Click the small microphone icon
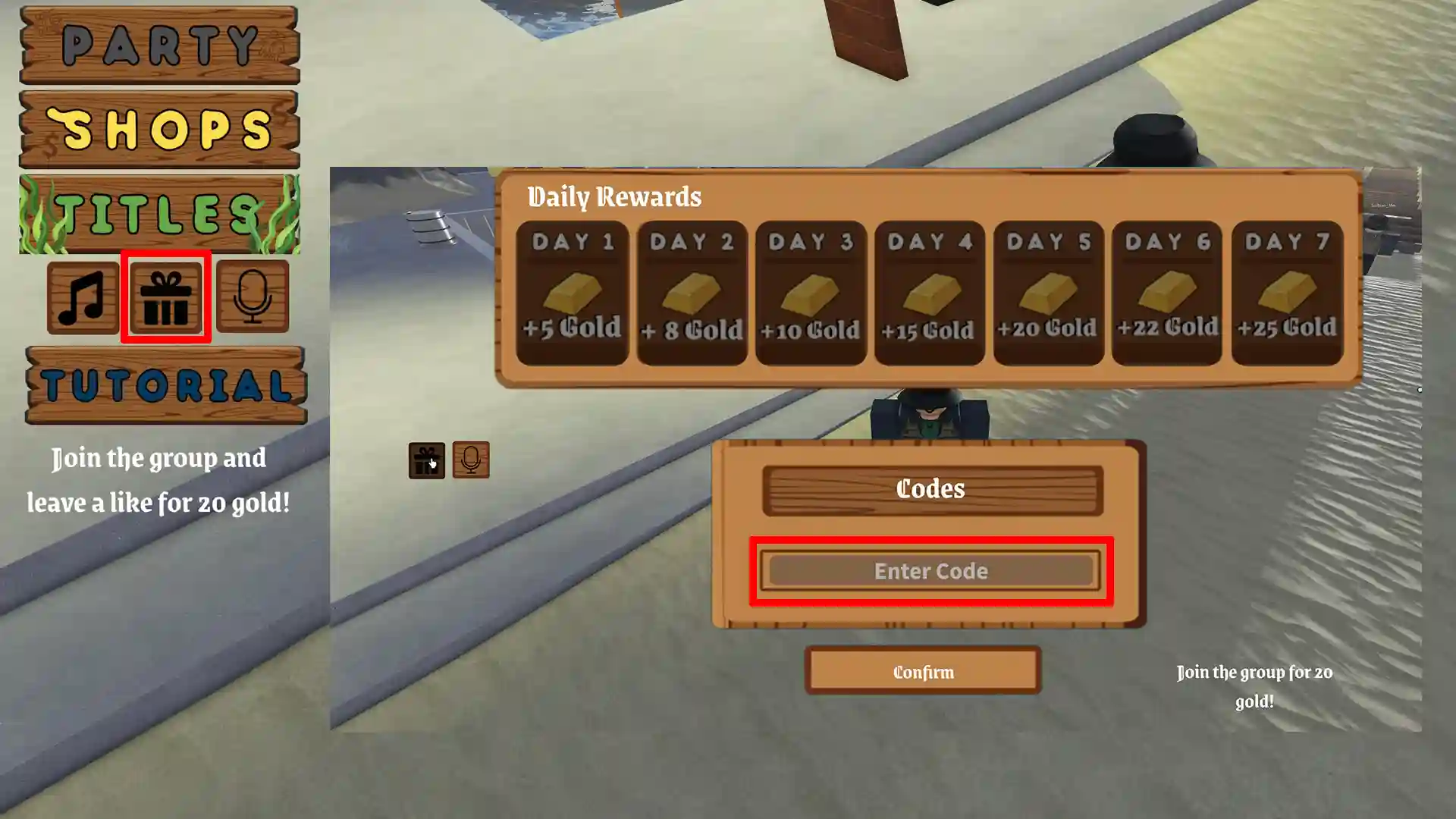Viewport: 1456px width, 819px height. (x=471, y=460)
